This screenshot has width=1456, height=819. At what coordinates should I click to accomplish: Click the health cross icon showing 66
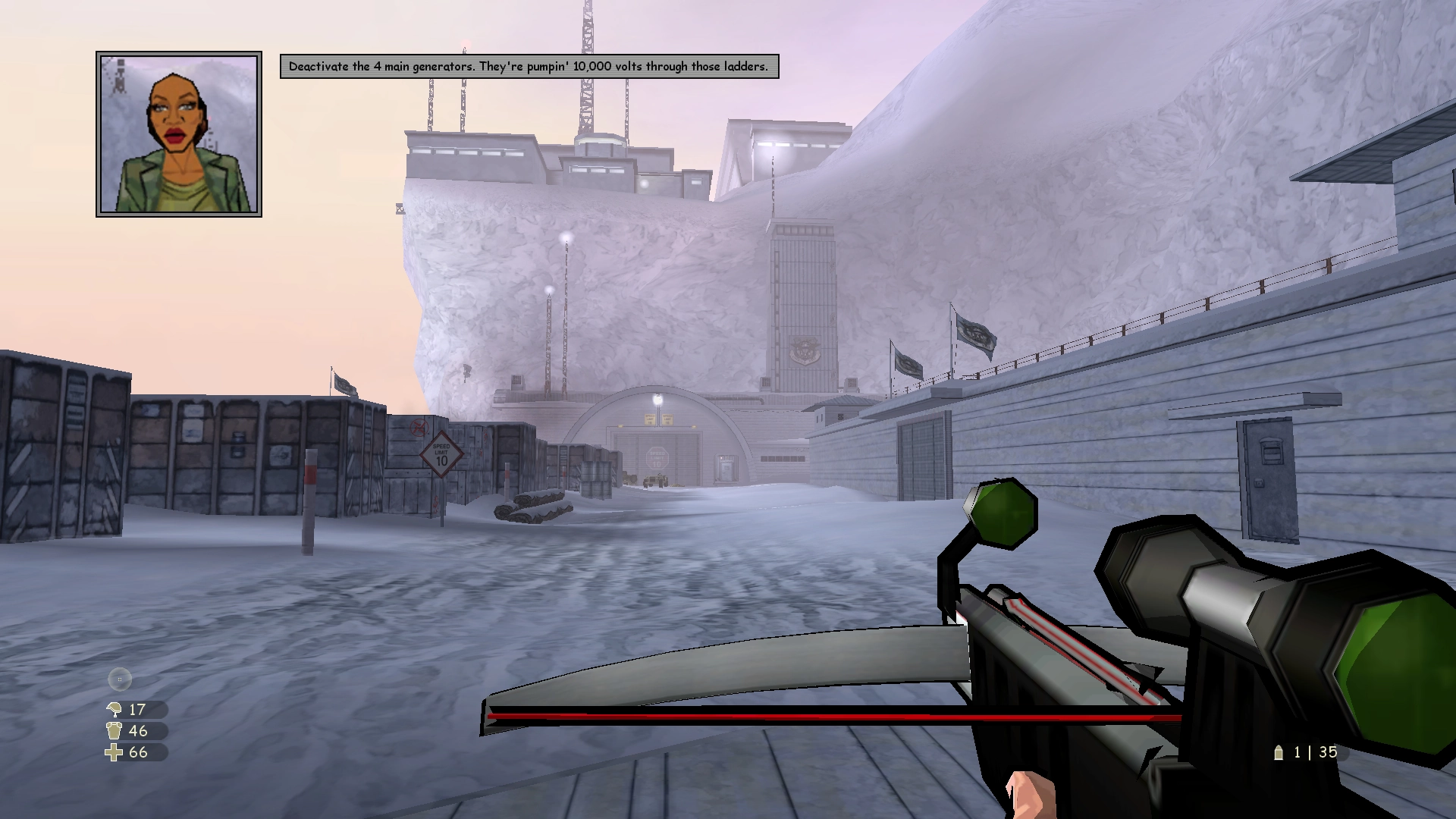[x=114, y=753]
